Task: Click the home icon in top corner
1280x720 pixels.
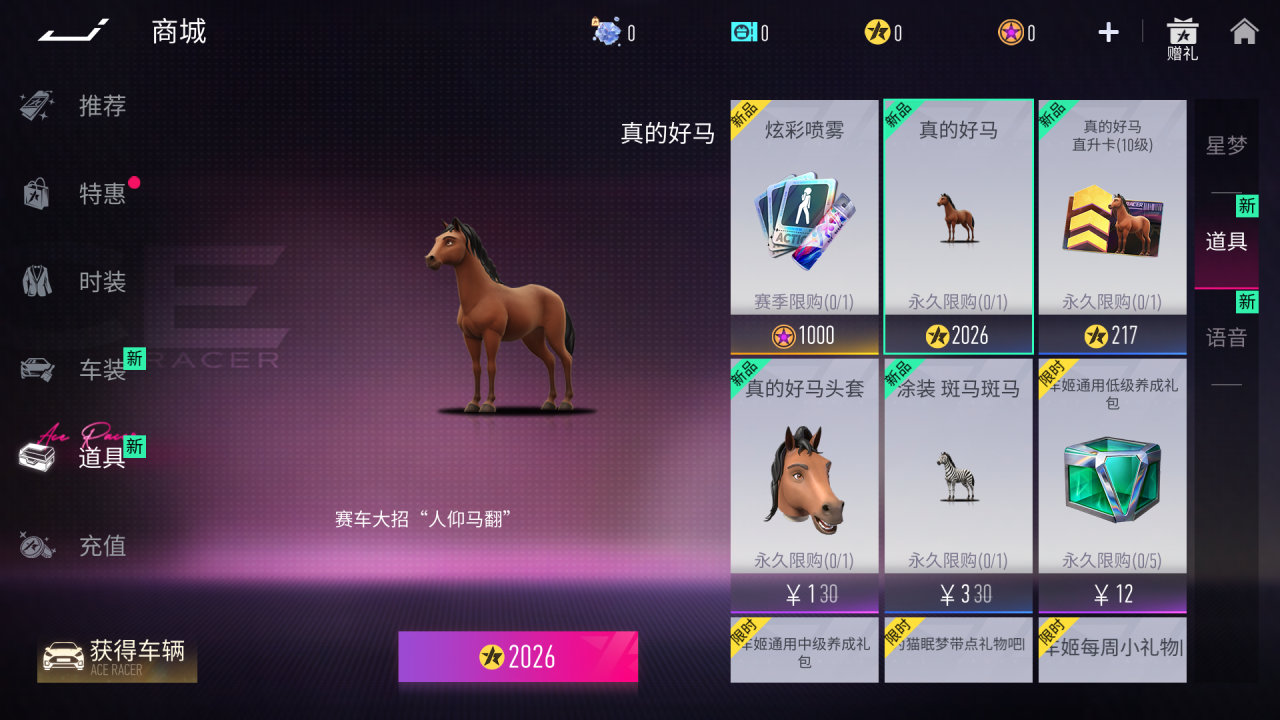Action: pos(1246,32)
